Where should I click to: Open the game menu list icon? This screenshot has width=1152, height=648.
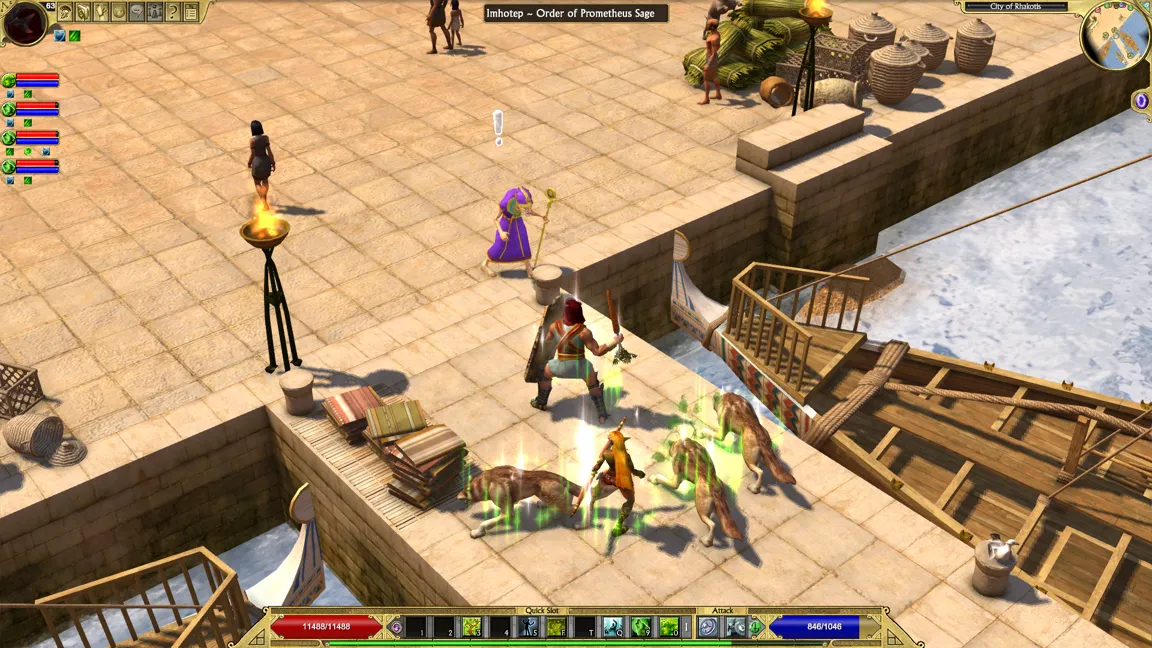pos(191,12)
